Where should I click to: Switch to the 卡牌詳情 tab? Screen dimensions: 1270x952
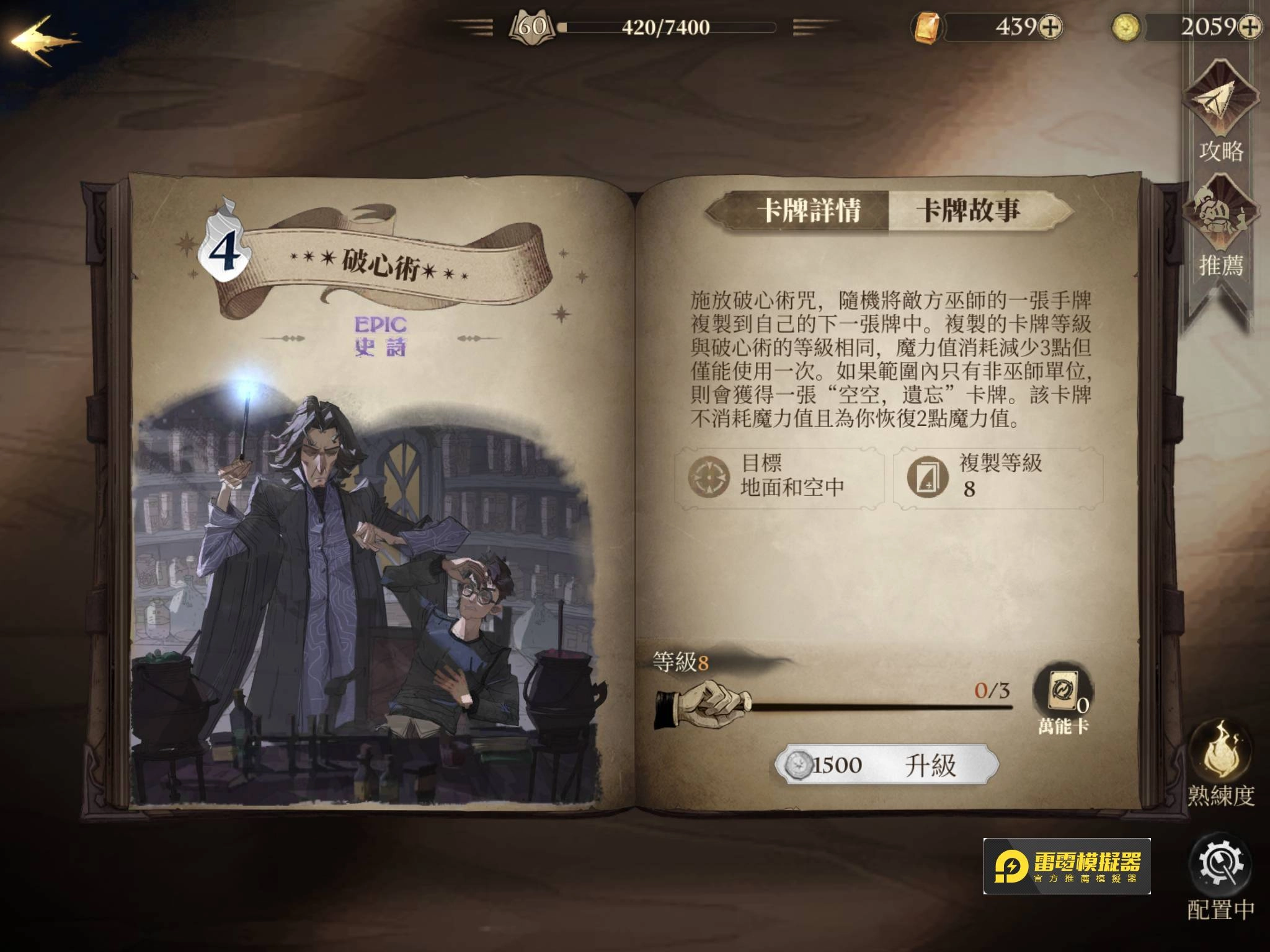pos(808,211)
